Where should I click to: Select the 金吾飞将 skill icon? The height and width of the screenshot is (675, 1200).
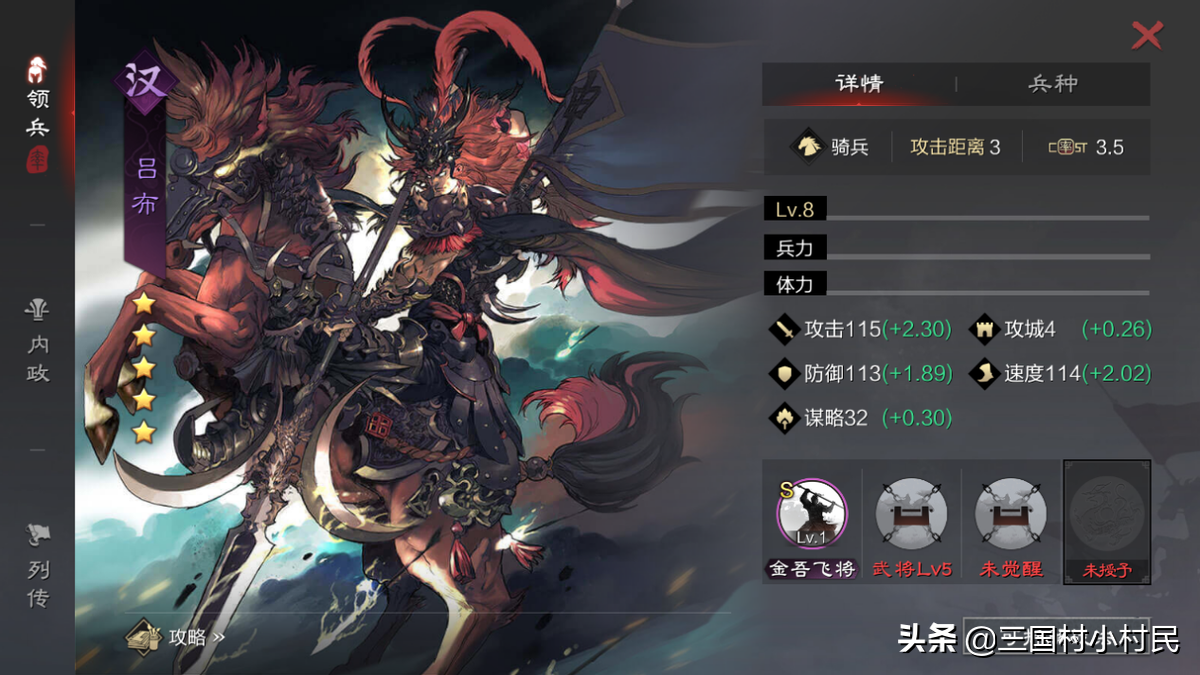click(811, 516)
